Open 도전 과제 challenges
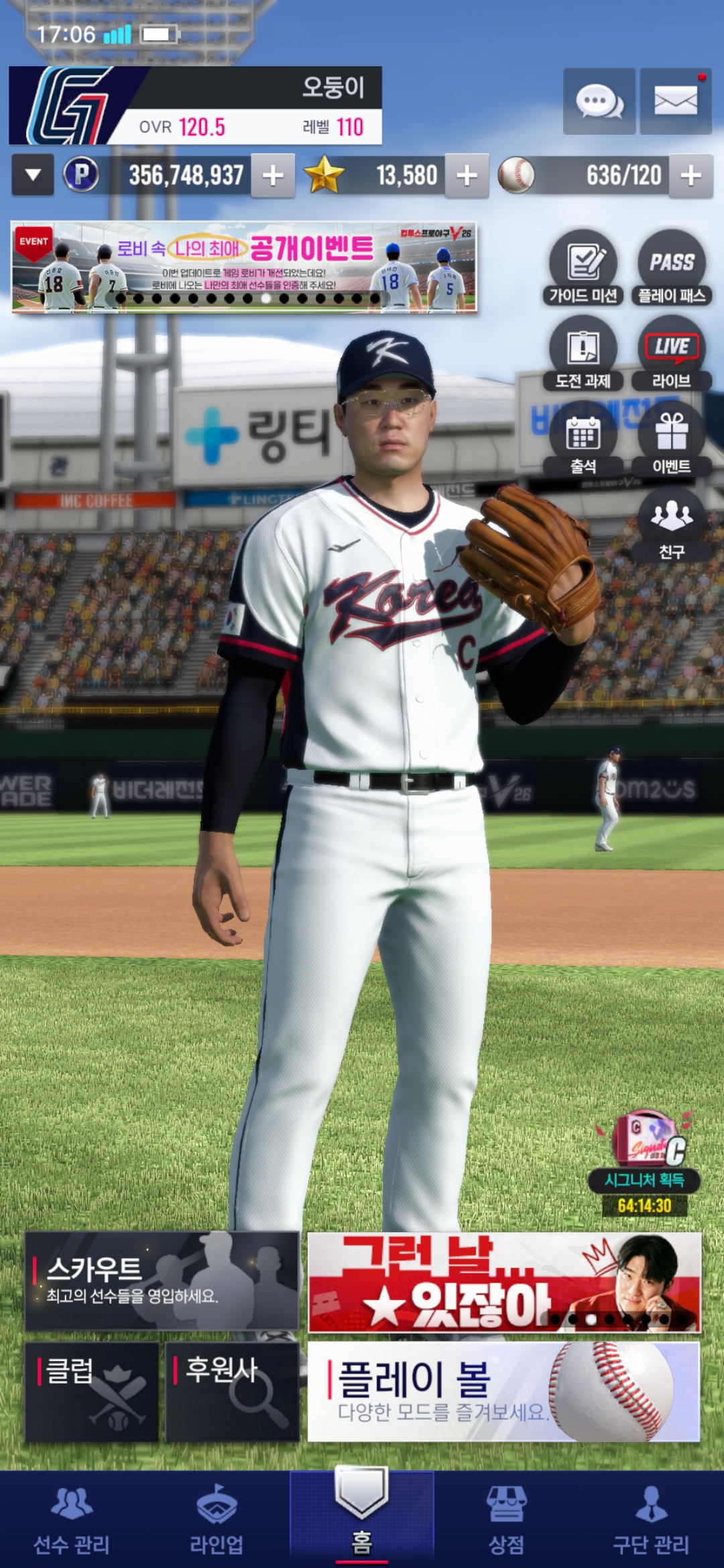Image resolution: width=724 pixels, height=1568 pixels. pyautogui.click(x=583, y=353)
